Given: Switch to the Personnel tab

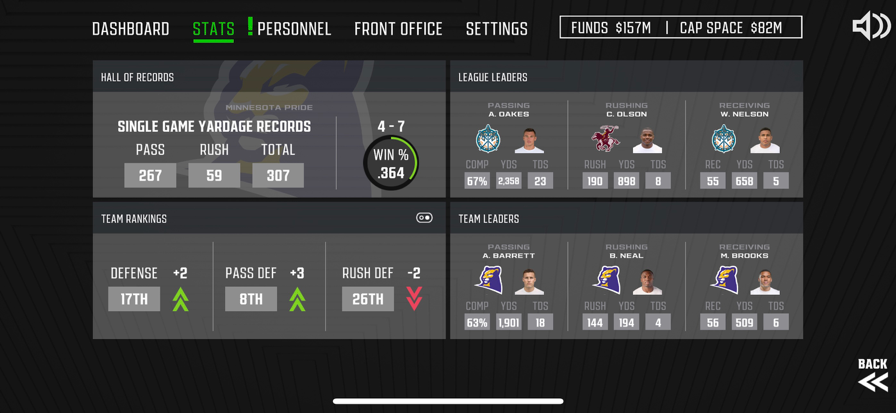Looking at the screenshot, I should tap(294, 29).
